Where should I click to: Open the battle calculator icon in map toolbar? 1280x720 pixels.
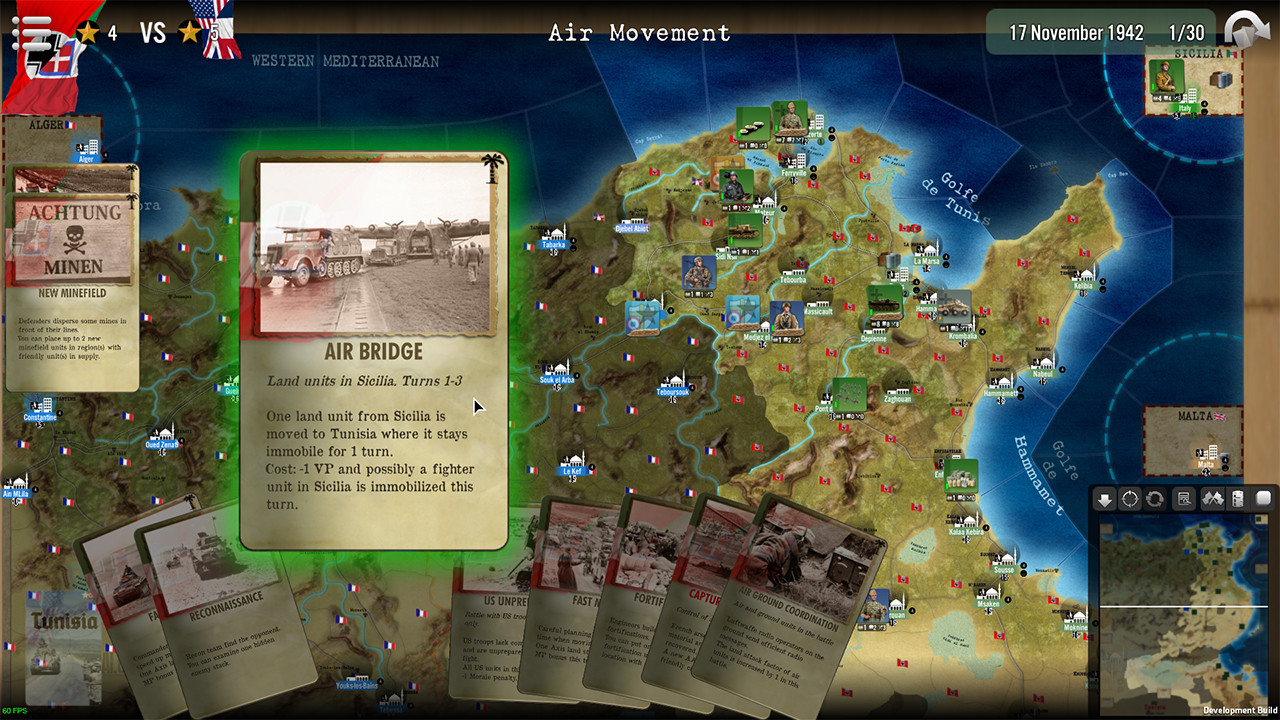point(1183,498)
